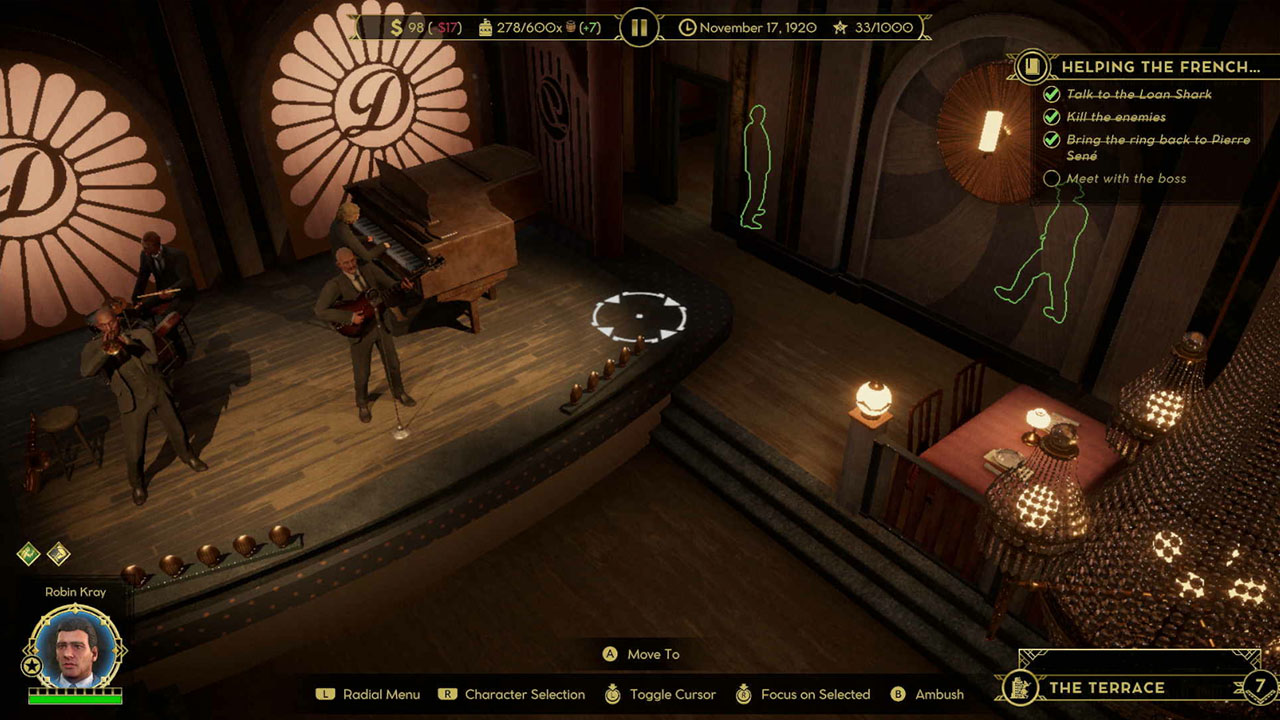
Task: Click the alcohol still icon near 278/600x
Action: click(x=486, y=28)
